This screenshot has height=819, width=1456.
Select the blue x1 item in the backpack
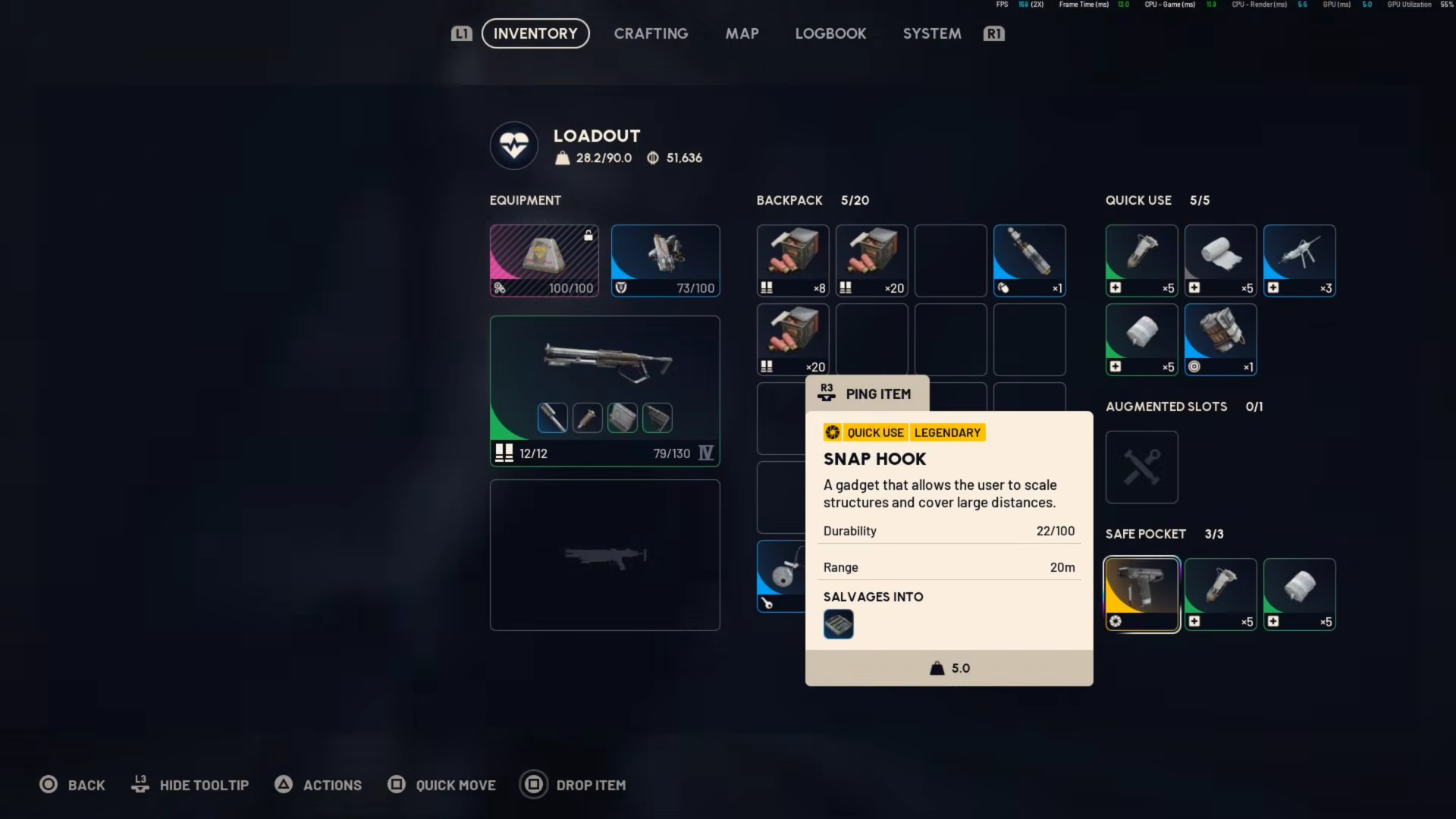[x=1029, y=260]
